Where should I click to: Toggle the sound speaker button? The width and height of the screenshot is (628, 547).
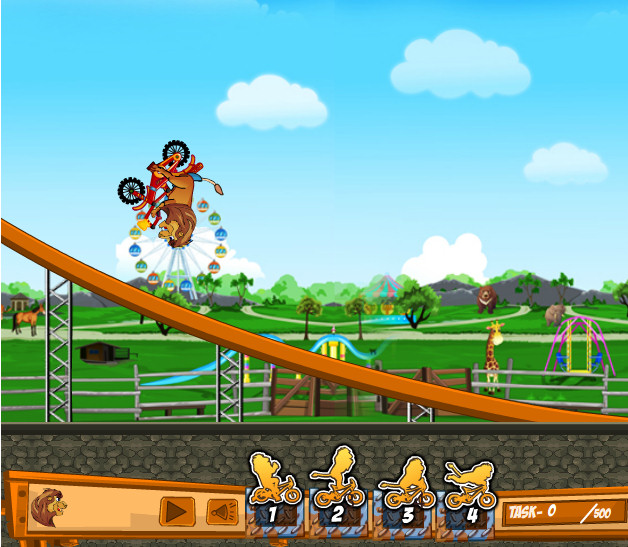pos(222,512)
